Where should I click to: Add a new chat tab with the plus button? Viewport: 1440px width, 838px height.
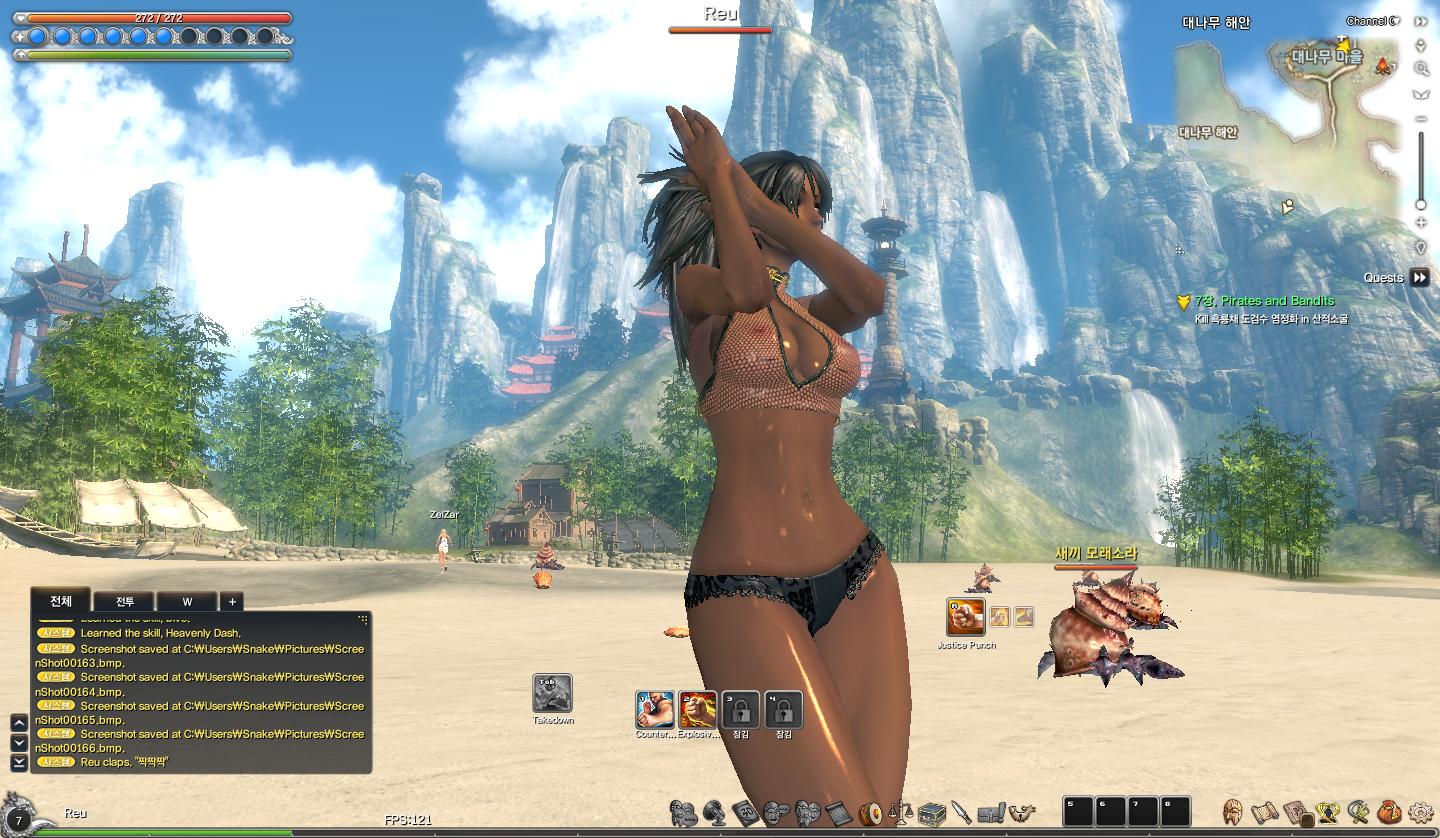click(232, 601)
